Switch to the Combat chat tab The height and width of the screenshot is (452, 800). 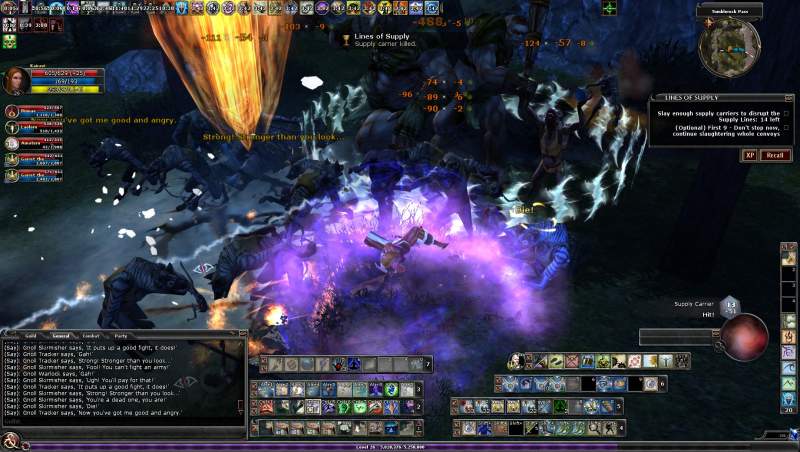coord(90,336)
